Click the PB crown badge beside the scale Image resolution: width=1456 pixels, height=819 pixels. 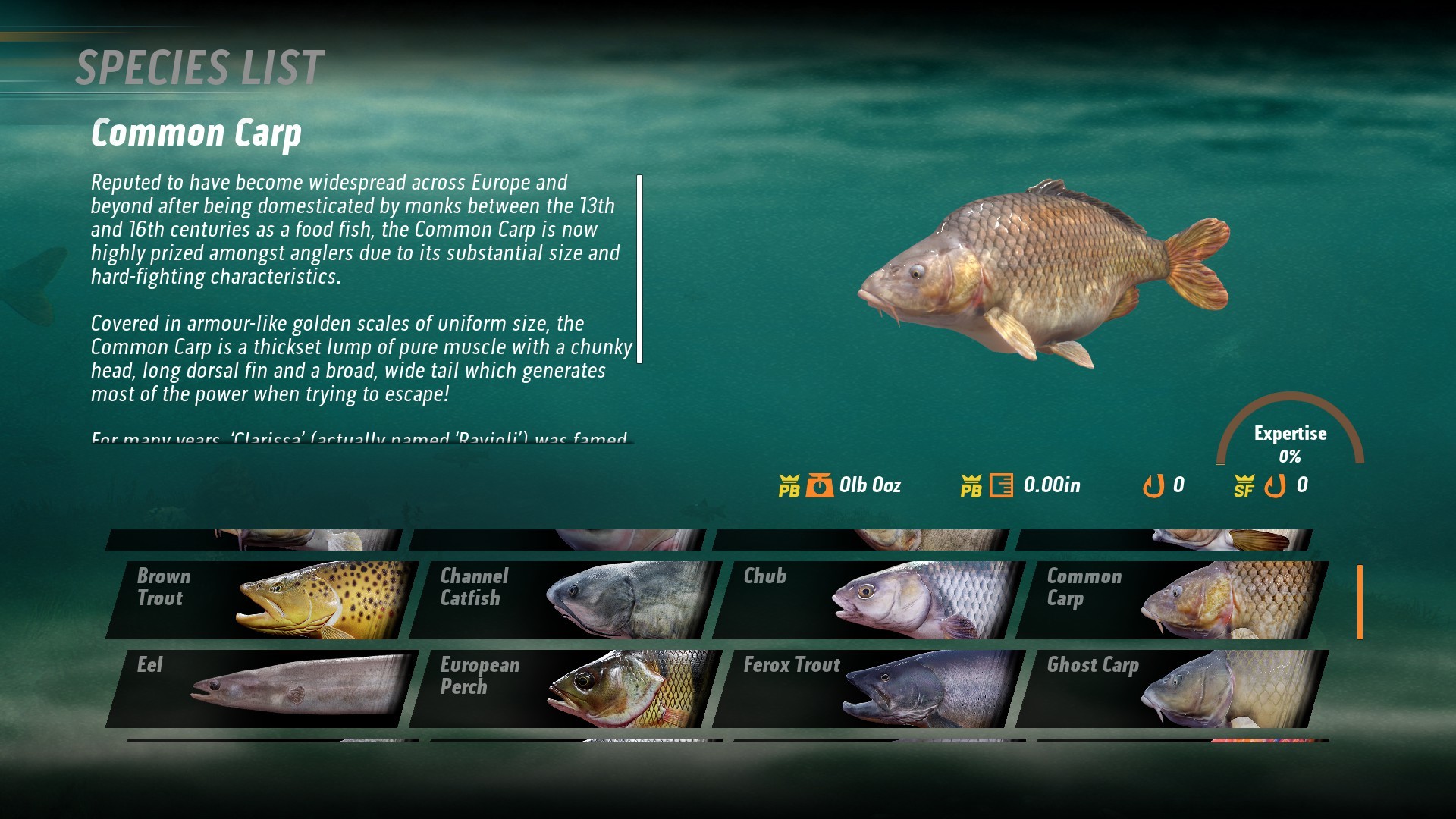tap(789, 485)
